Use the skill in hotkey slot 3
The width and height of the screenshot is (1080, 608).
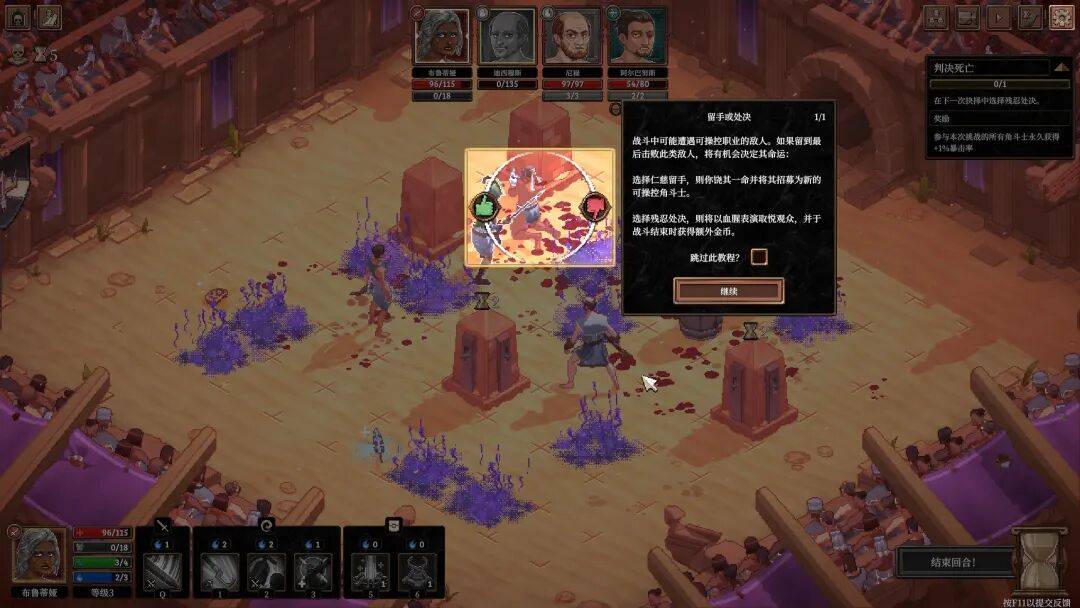[x=312, y=573]
